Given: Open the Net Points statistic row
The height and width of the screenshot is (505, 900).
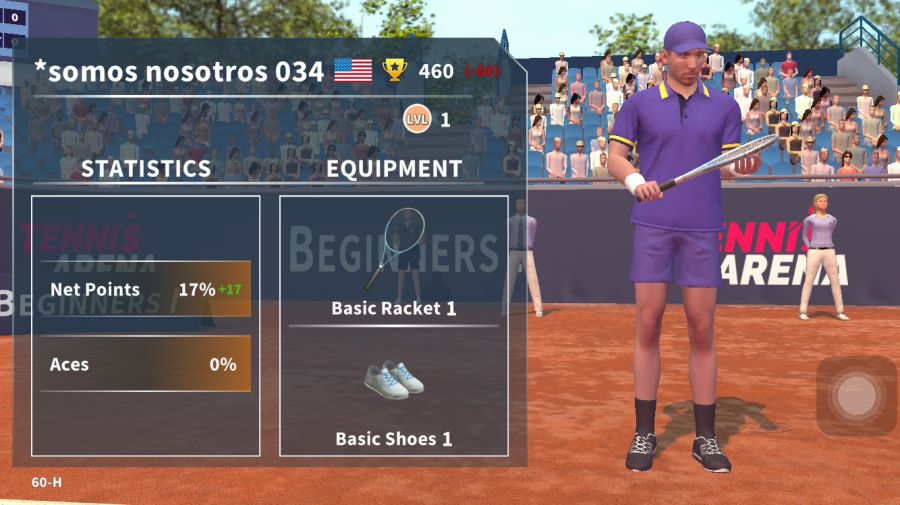Looking at the screenshot, I should point(146,290).
